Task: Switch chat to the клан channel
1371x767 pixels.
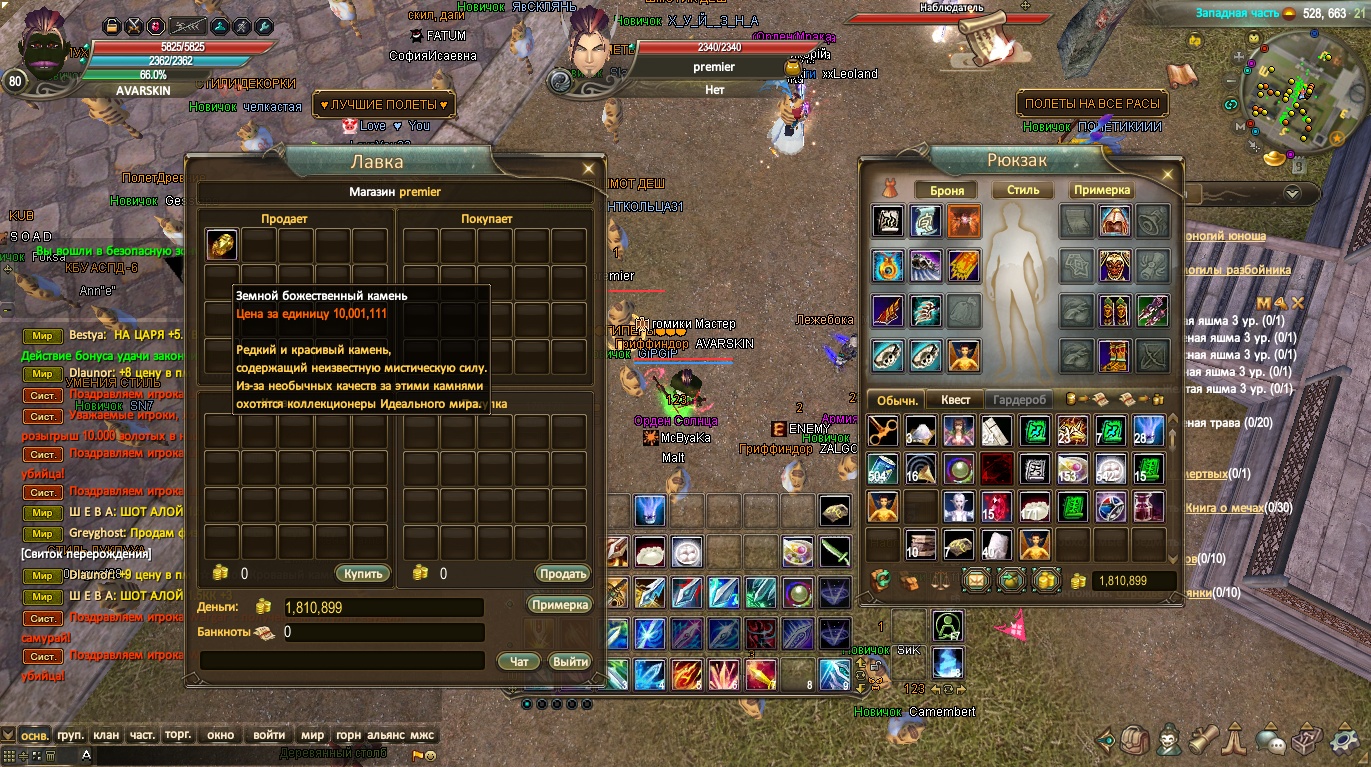Action: click(106, 735)
